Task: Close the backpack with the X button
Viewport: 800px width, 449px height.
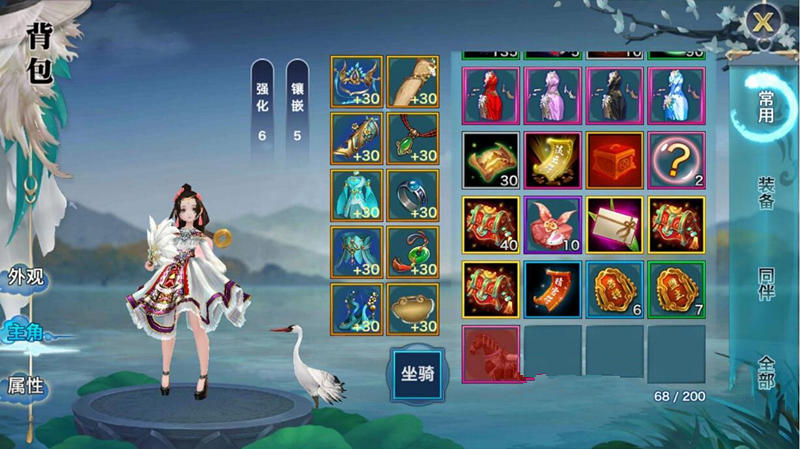Action: pyautogui.click(x=765, y=22)
